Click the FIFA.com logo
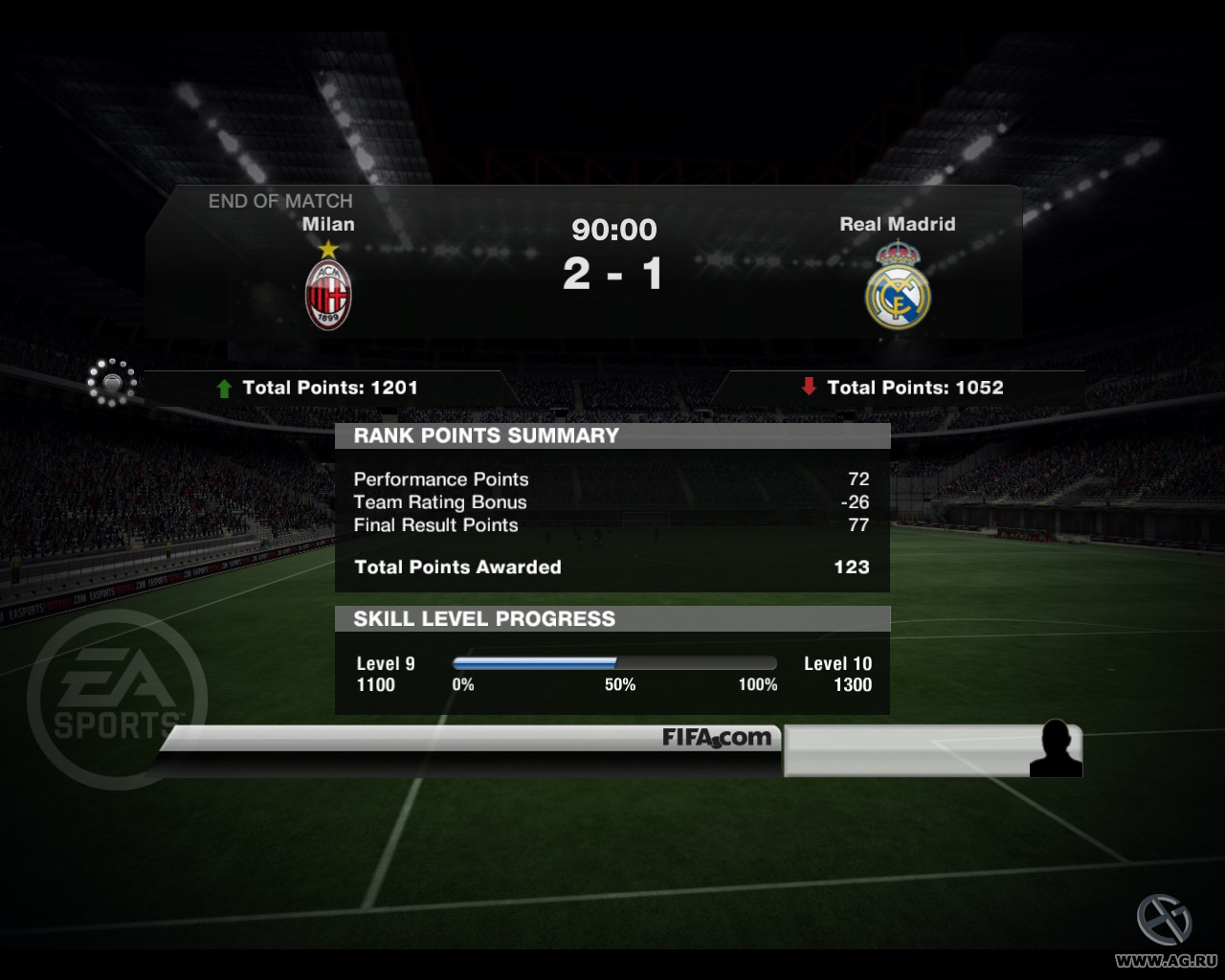Screen dimensions: 1225x980 point(716,738)
